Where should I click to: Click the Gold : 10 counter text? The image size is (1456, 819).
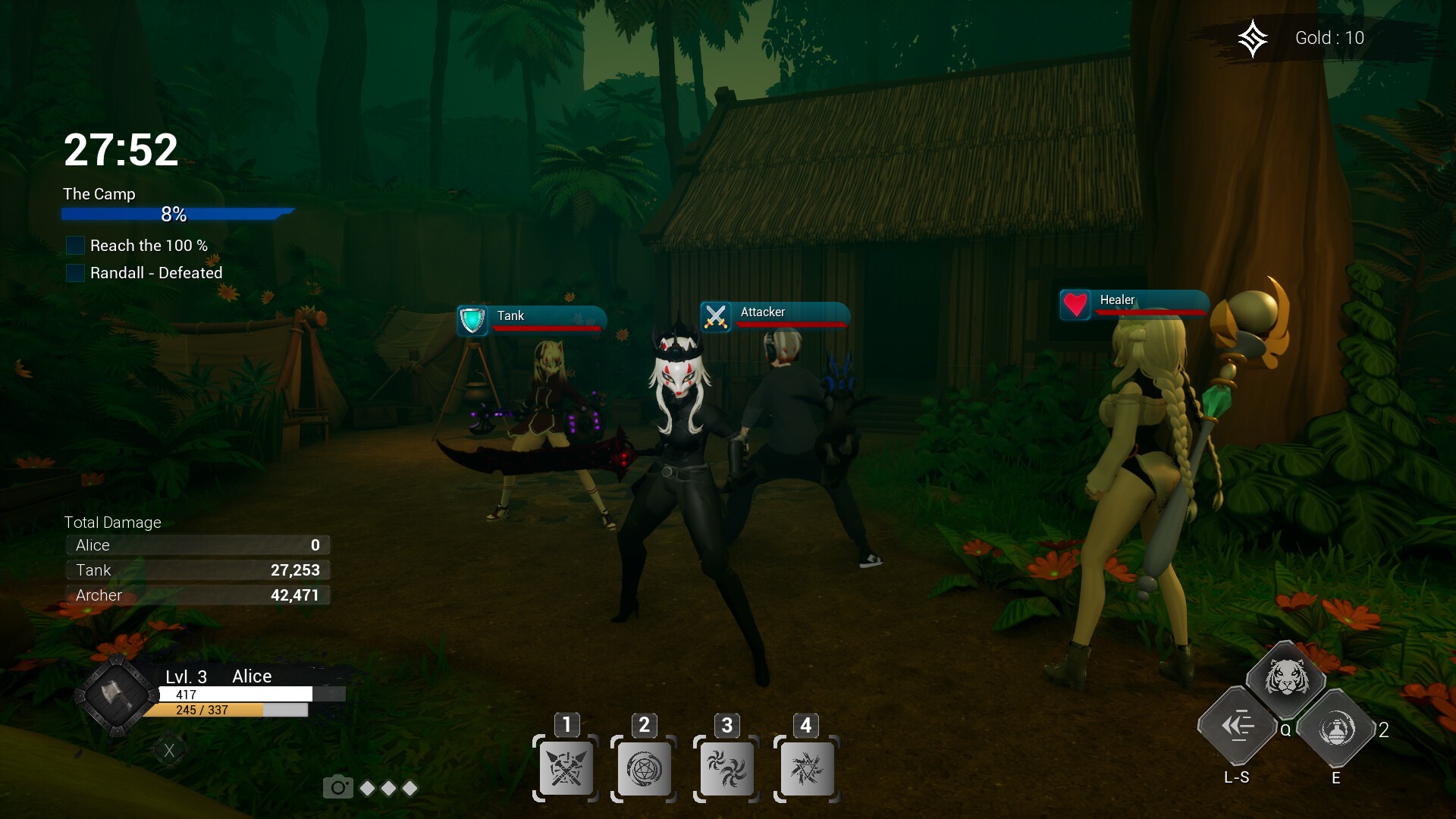coord(1329,37)
